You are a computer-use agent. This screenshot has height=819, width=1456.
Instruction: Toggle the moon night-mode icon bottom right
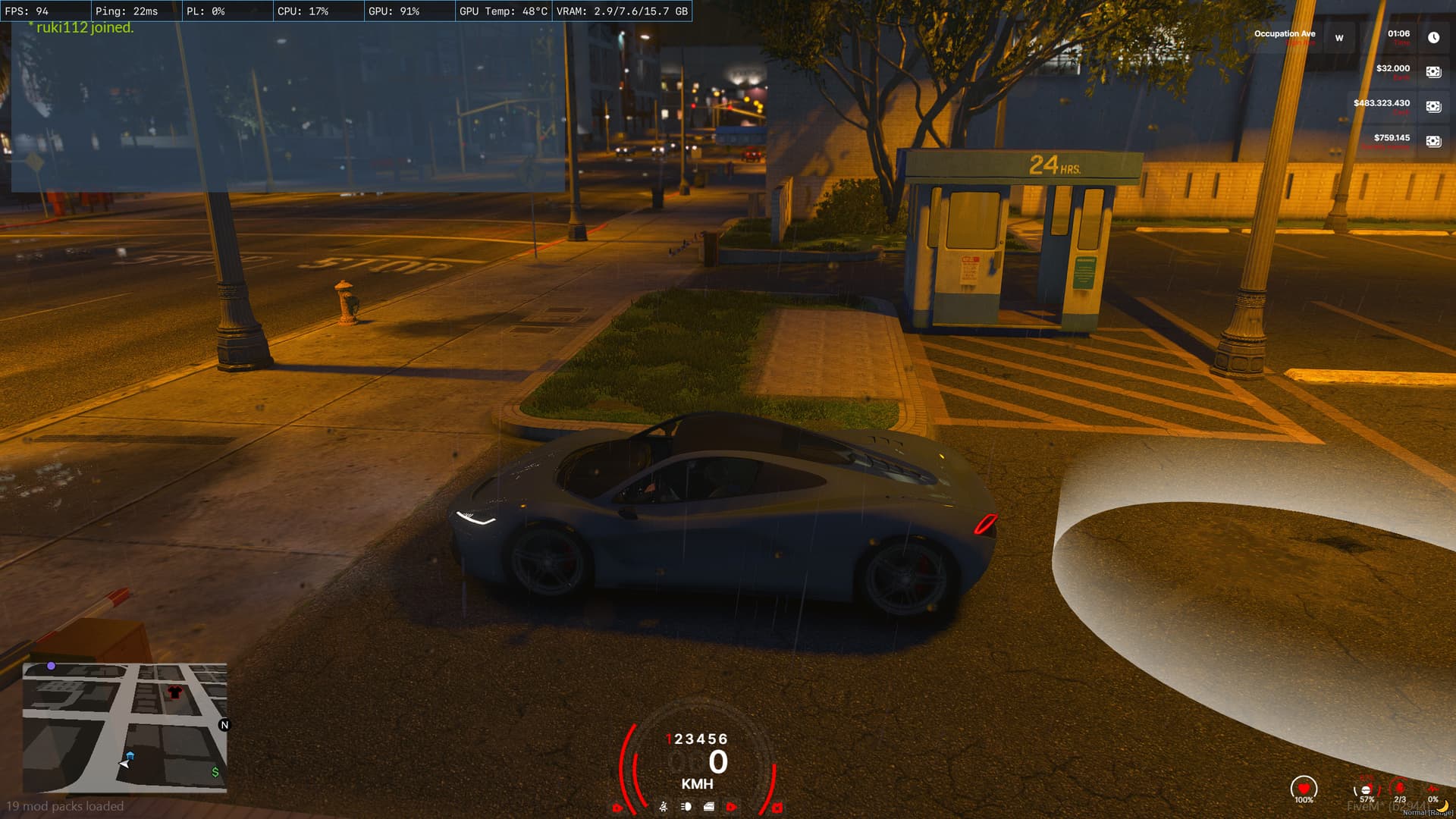pos(1444,807)
